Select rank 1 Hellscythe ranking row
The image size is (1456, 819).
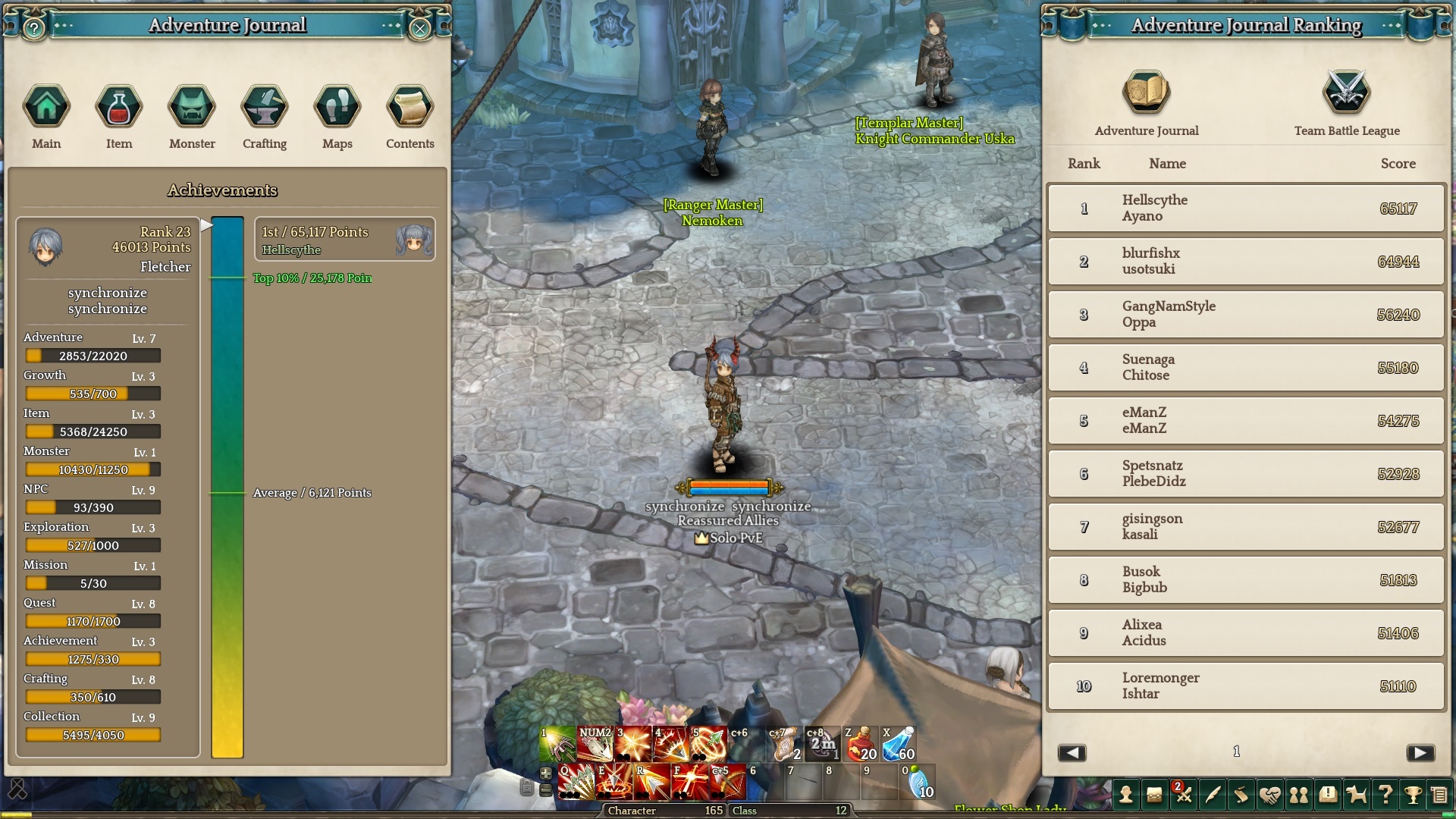1246,208
